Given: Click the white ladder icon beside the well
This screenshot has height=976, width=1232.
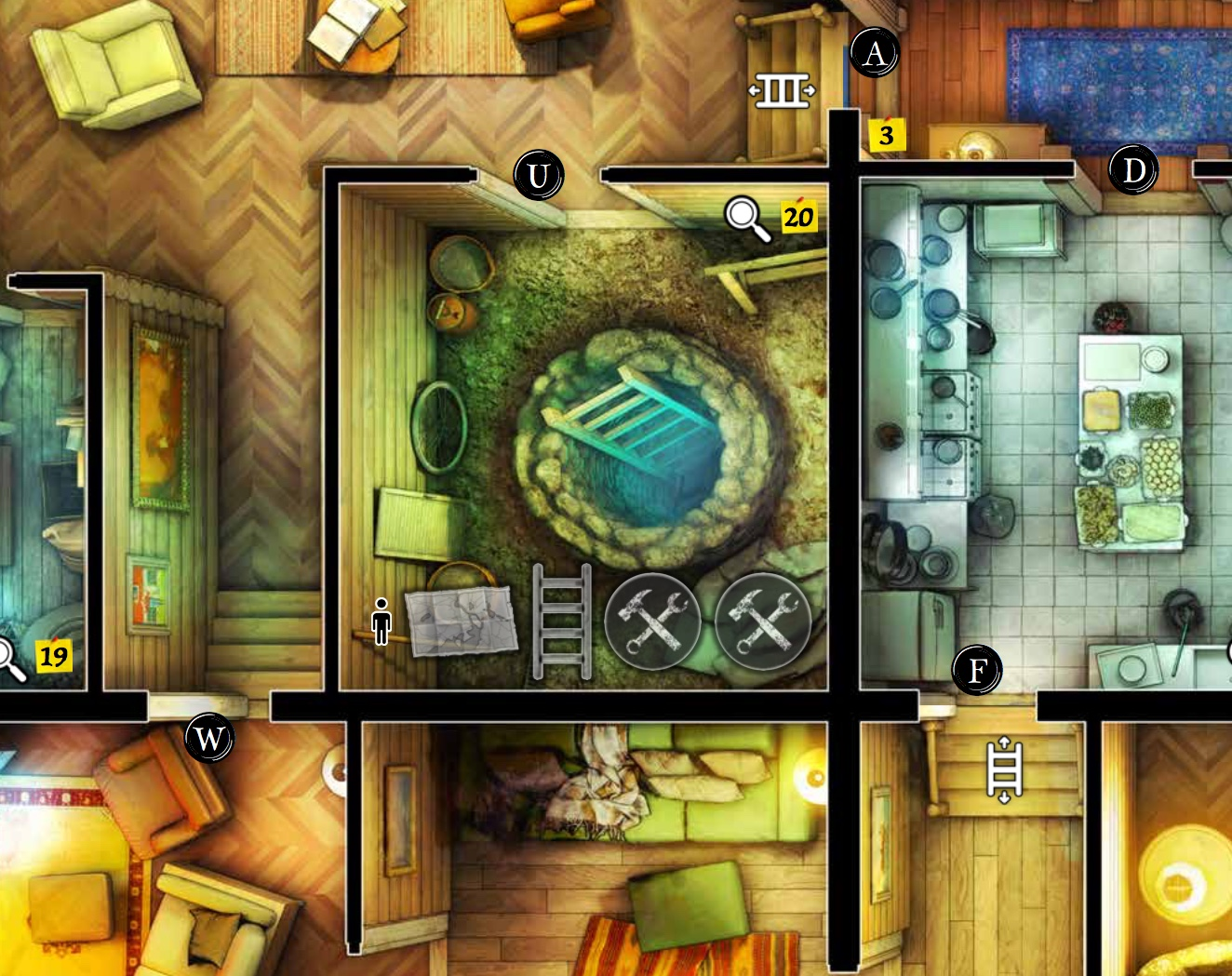Looking at the screenshot, I should (562, 623).
